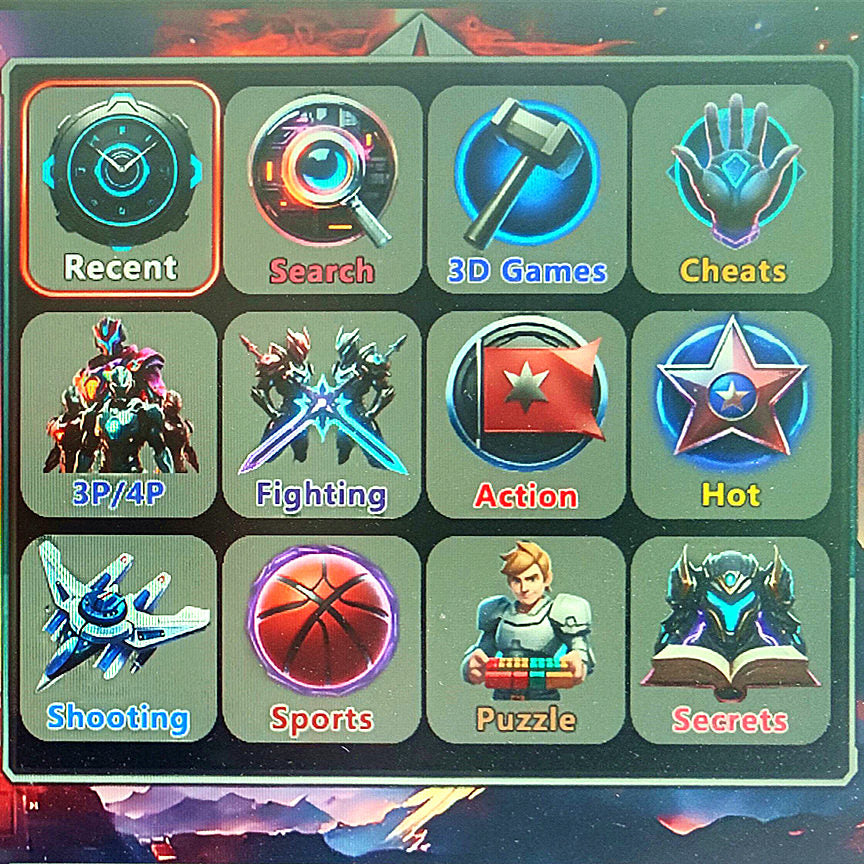
Task: Select the Search magnifying glass tile
Action: tap(322, 188)
